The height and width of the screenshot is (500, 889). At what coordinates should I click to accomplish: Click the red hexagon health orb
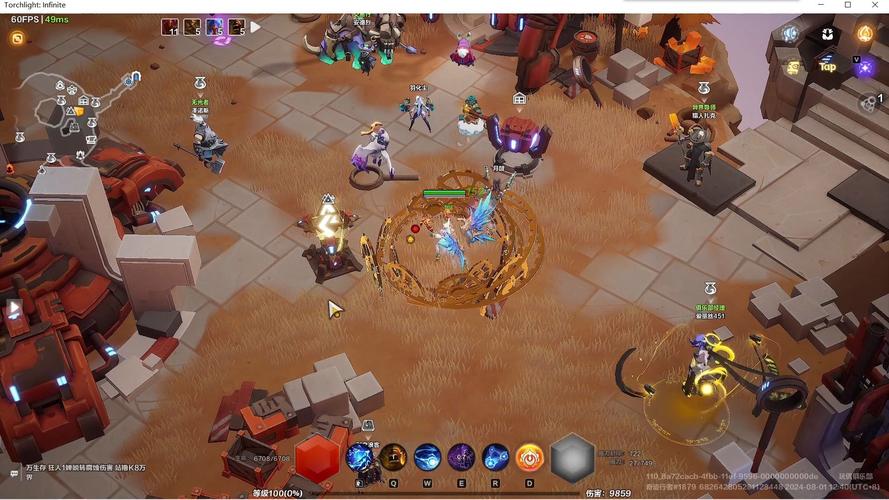click(x=317, y=458)
